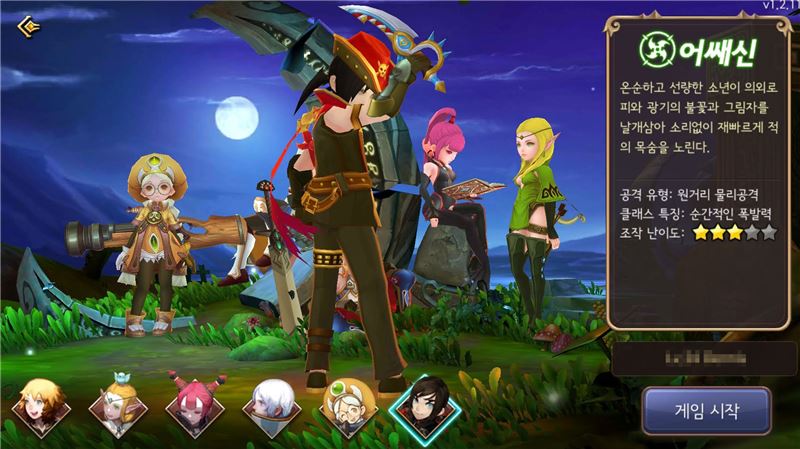The image size is (800, 449).
Task: Select the black-haired assassin portrait
Action: coord(424,407)
